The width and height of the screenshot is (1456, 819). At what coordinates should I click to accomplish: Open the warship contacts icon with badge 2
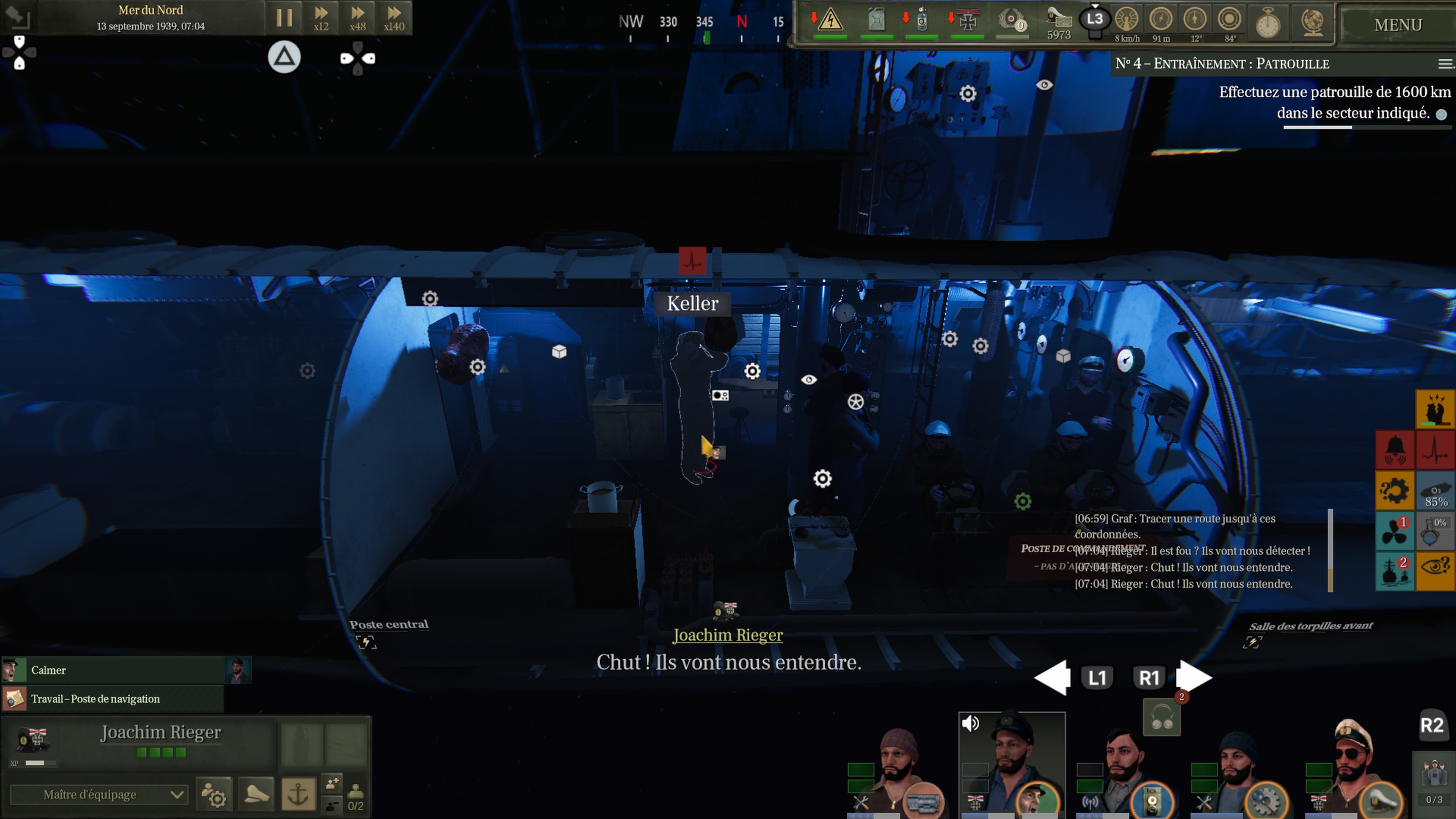click(1395, 571)
